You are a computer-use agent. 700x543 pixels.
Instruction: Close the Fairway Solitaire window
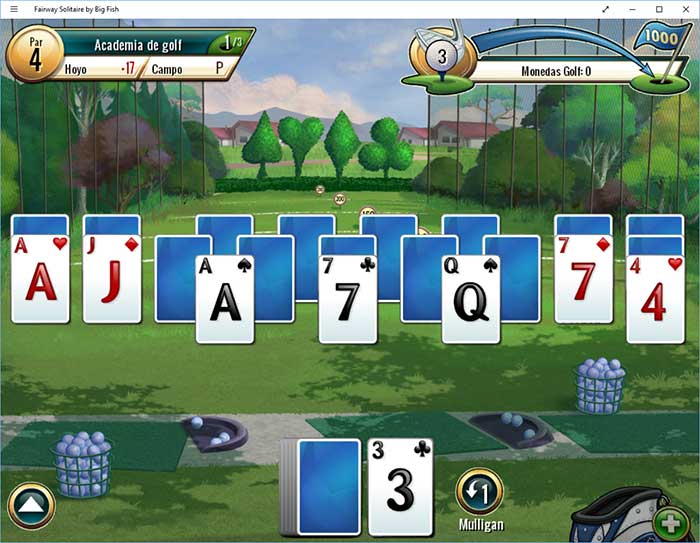[x=686, y=9]
